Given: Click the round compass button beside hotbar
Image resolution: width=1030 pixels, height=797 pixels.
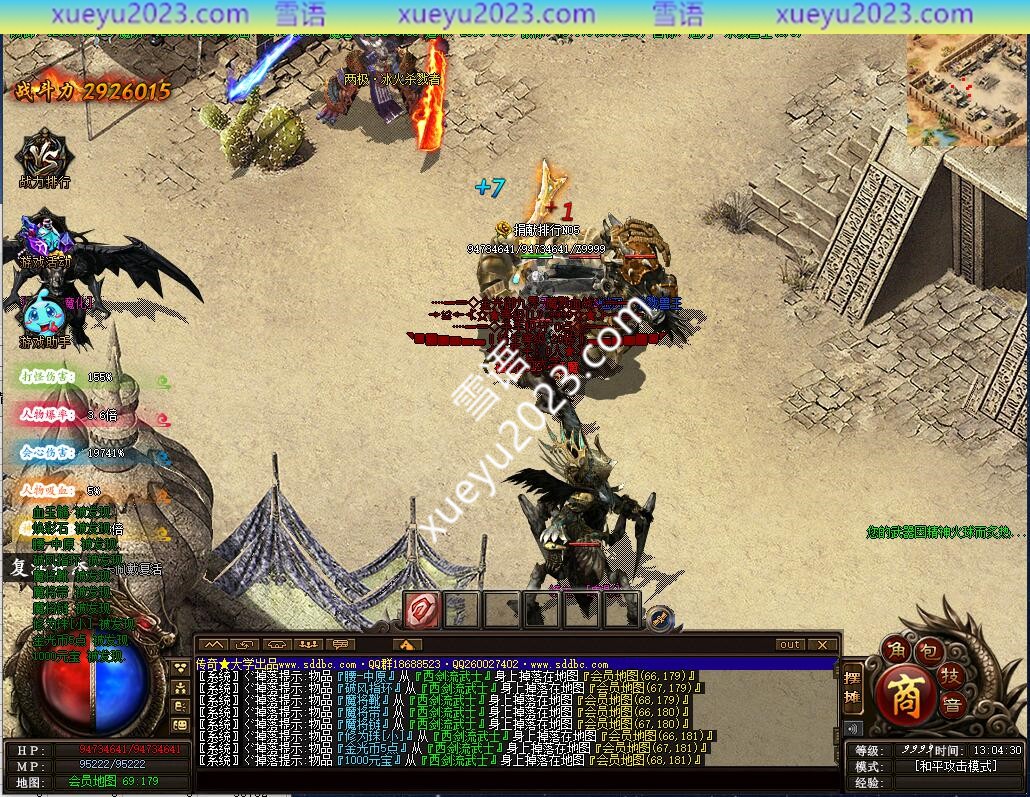Looking at the screenshot, I should 658,620.
